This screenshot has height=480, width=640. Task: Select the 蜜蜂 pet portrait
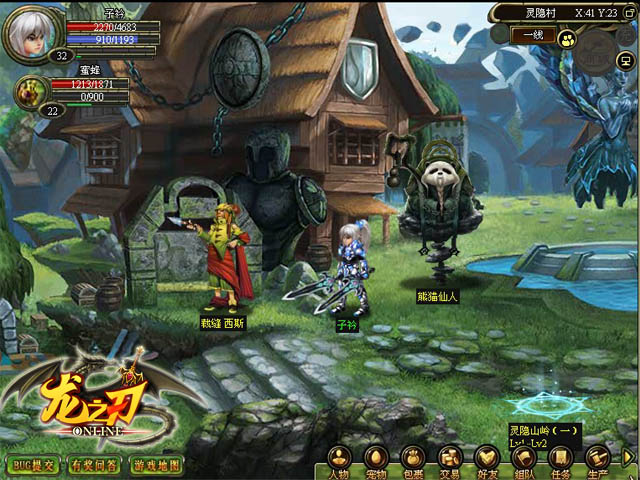[29, 91]
